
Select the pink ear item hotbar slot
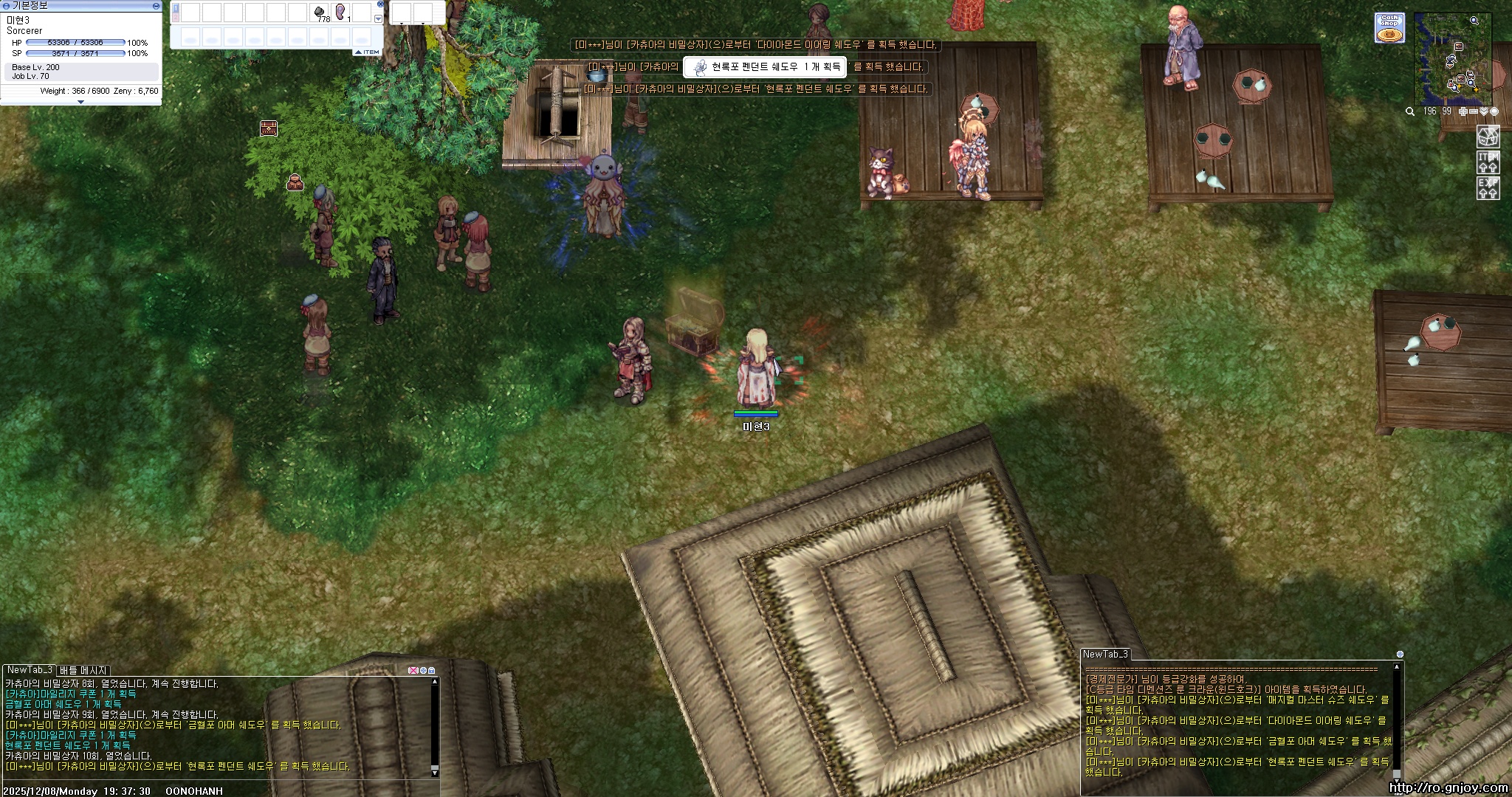click(341, 13)
